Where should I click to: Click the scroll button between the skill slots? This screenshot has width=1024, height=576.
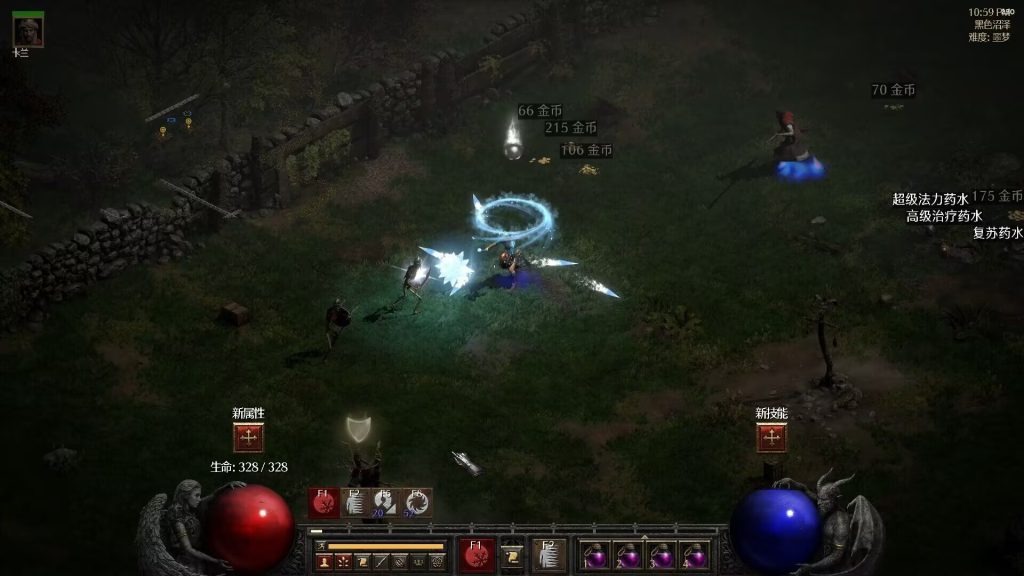coord(513,556)
